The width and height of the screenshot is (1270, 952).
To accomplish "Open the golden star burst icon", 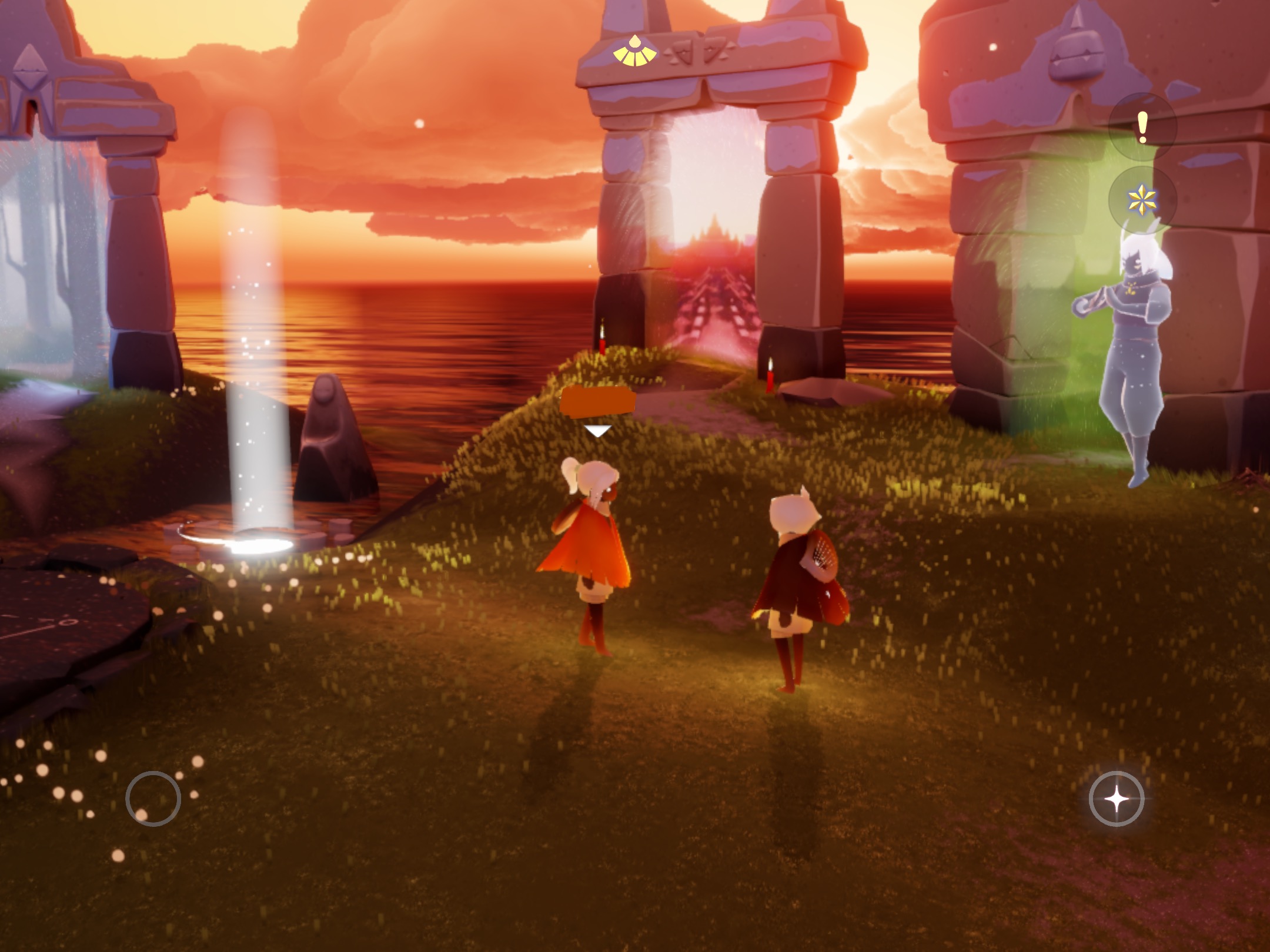I will click(1142, 201).
